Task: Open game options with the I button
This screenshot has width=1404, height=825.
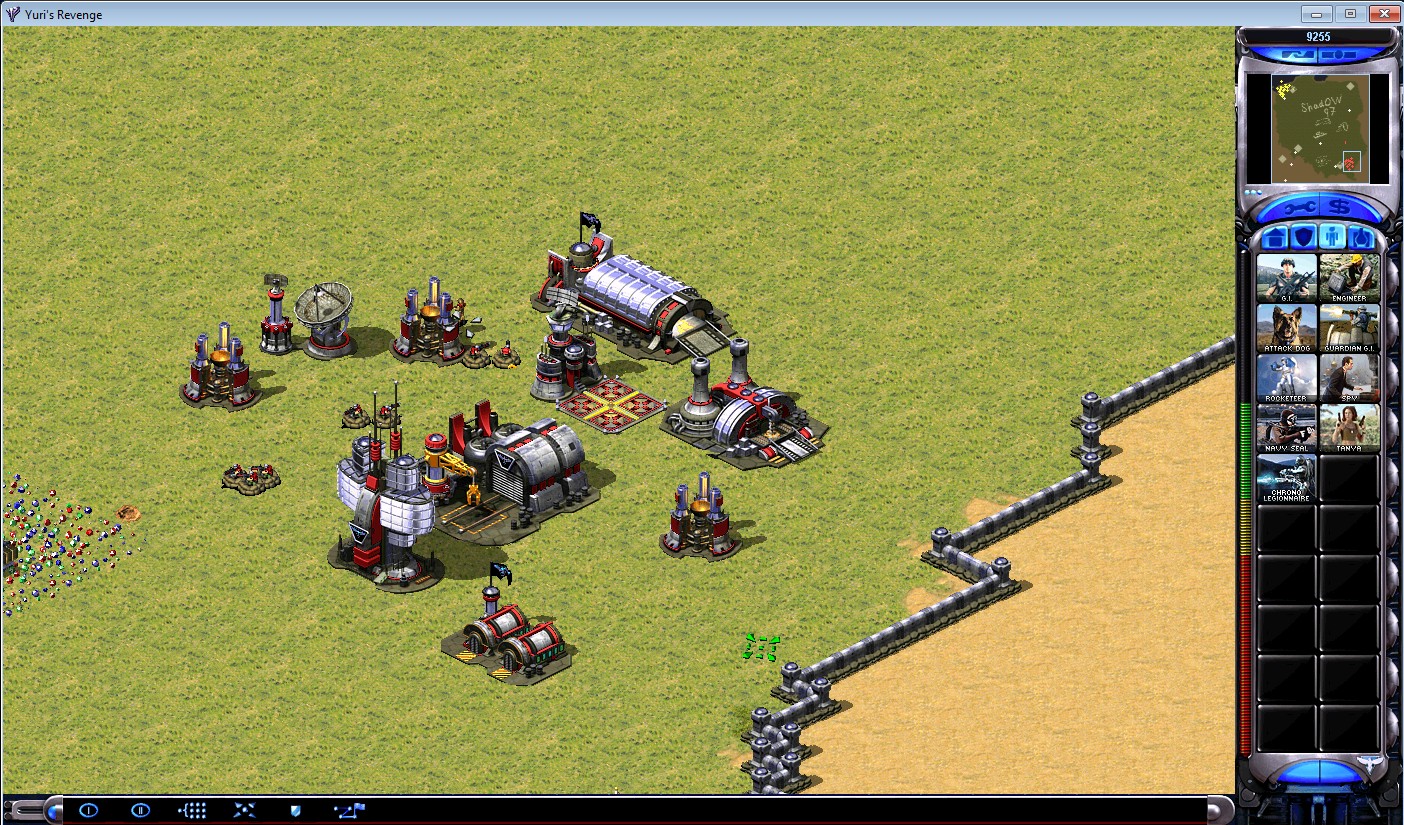Action: click(x=88, y=809)
